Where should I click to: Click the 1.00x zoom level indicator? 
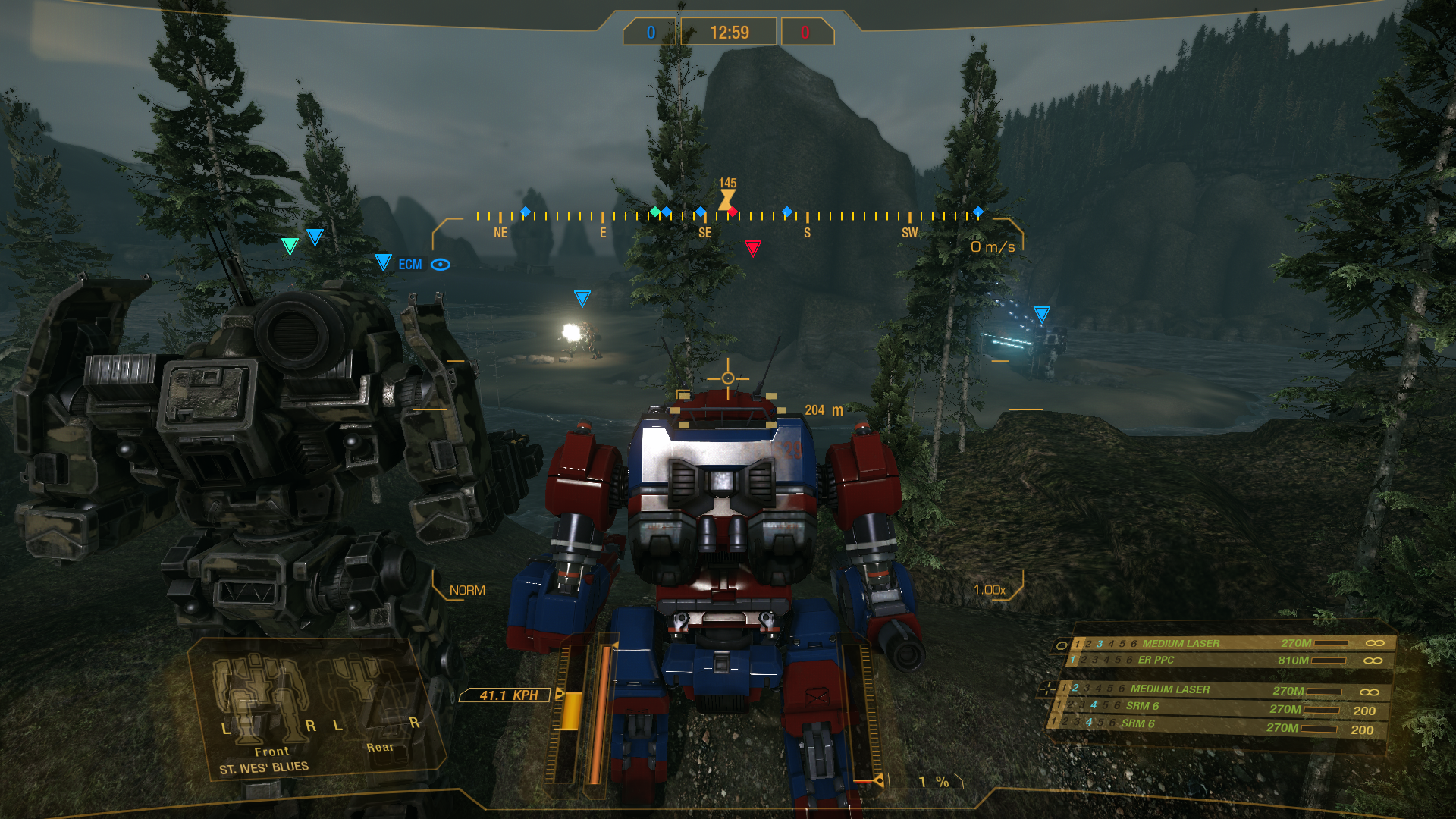(989, 590)
